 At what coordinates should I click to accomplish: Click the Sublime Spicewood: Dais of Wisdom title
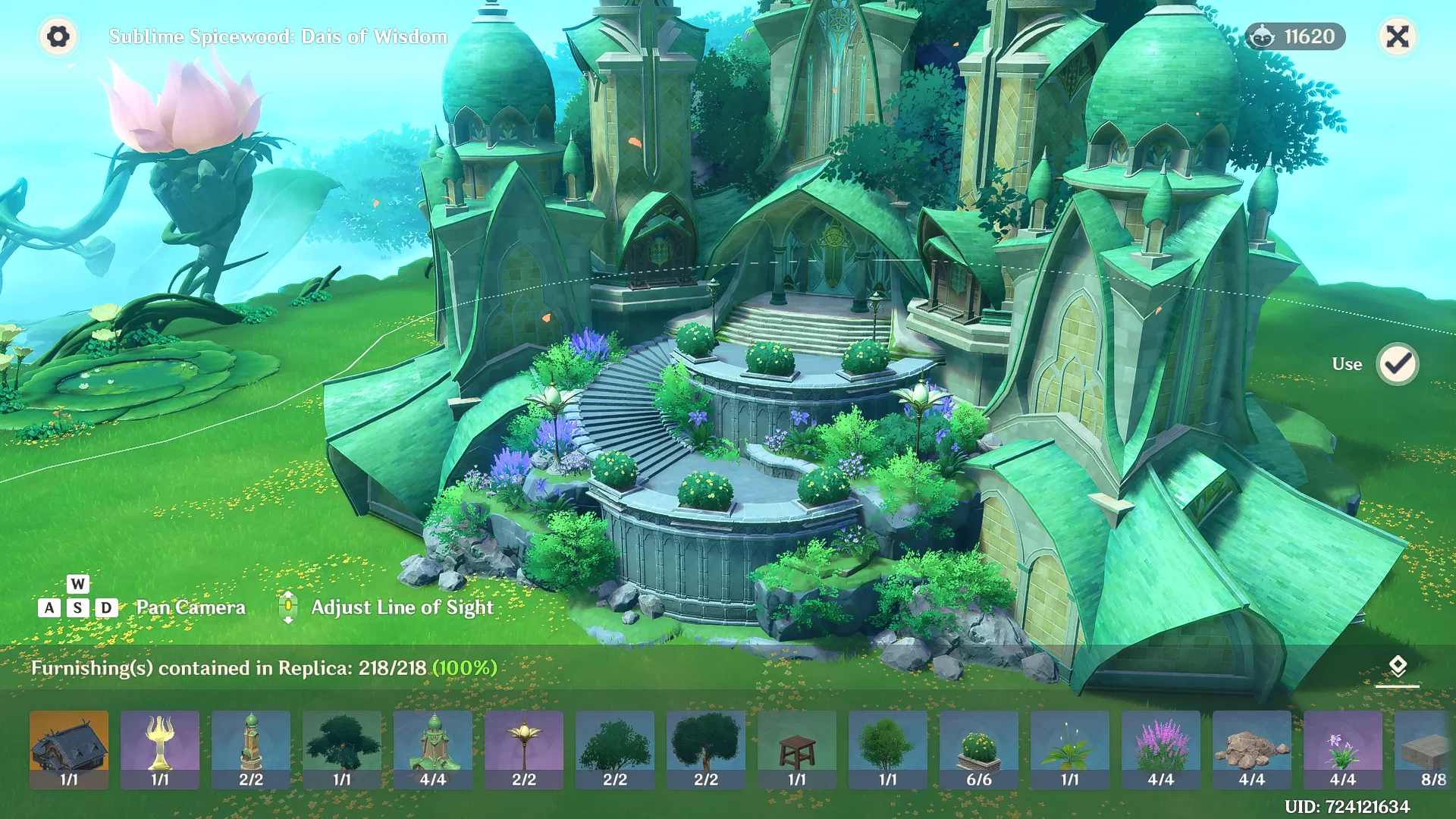(x=278, y=36)
